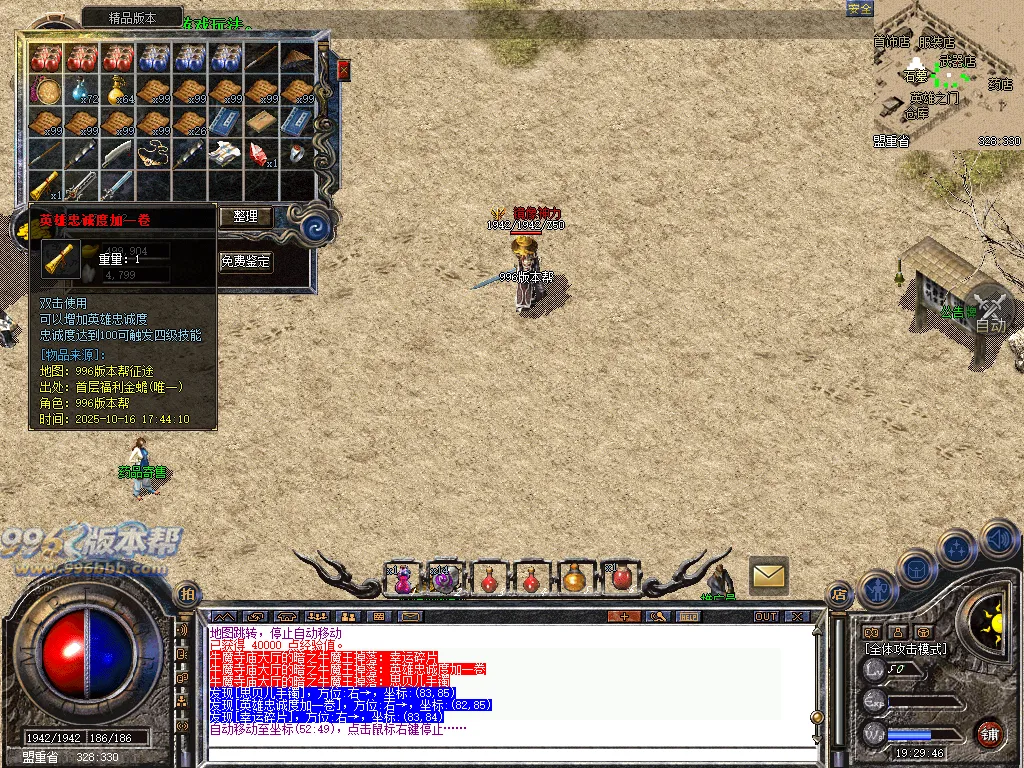Open the 铺 stall button
The width and height of the screenshot is (1024, 768).
[989, 732]
